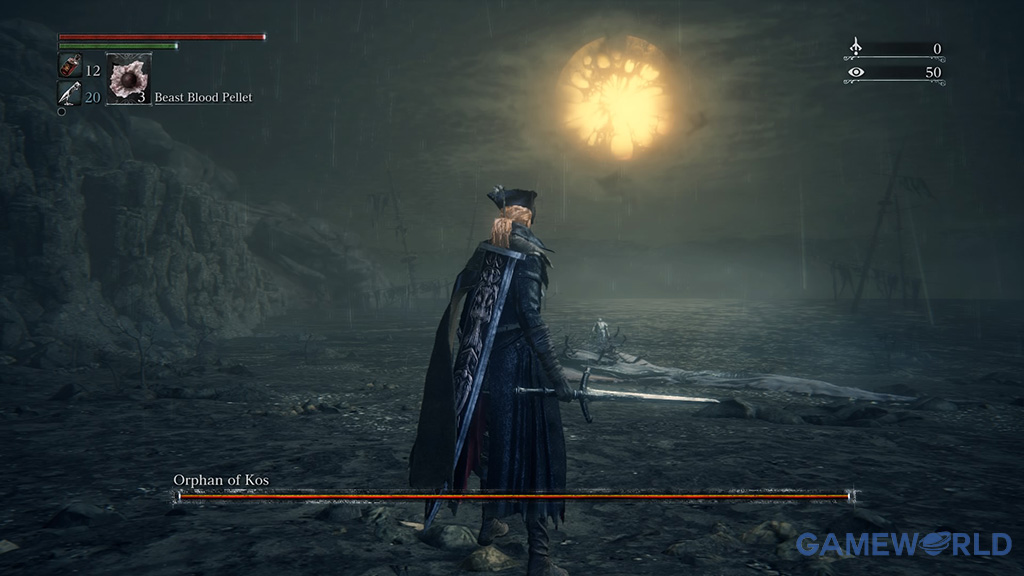This screenshot has height=576, width=1024.
Task: Select the Beast Blood Pellet item slot
Action: pyautogui.click(x=128, y=80)
